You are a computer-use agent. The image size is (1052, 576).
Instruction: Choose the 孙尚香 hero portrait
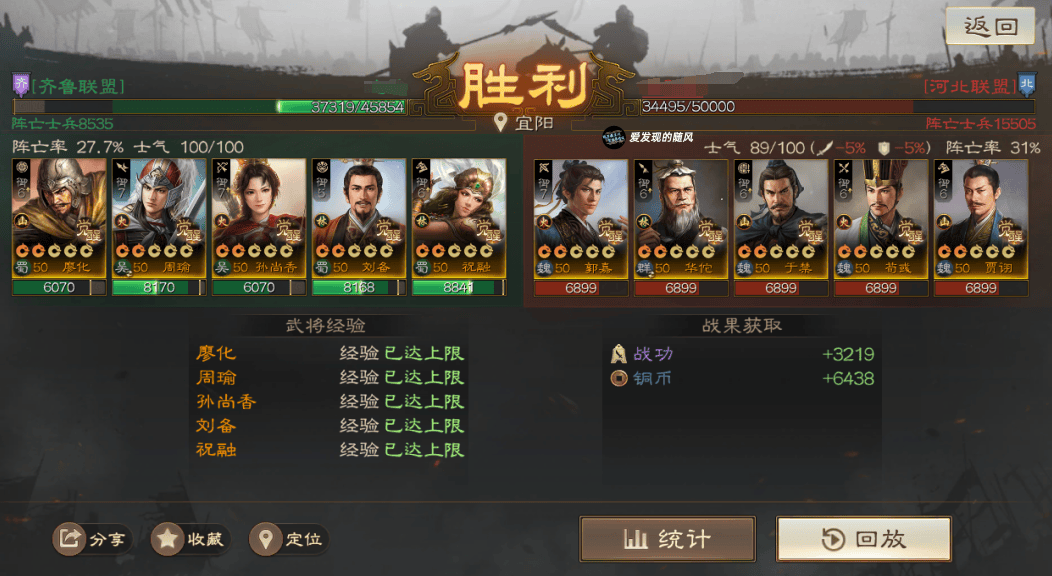tap(259, 218)
